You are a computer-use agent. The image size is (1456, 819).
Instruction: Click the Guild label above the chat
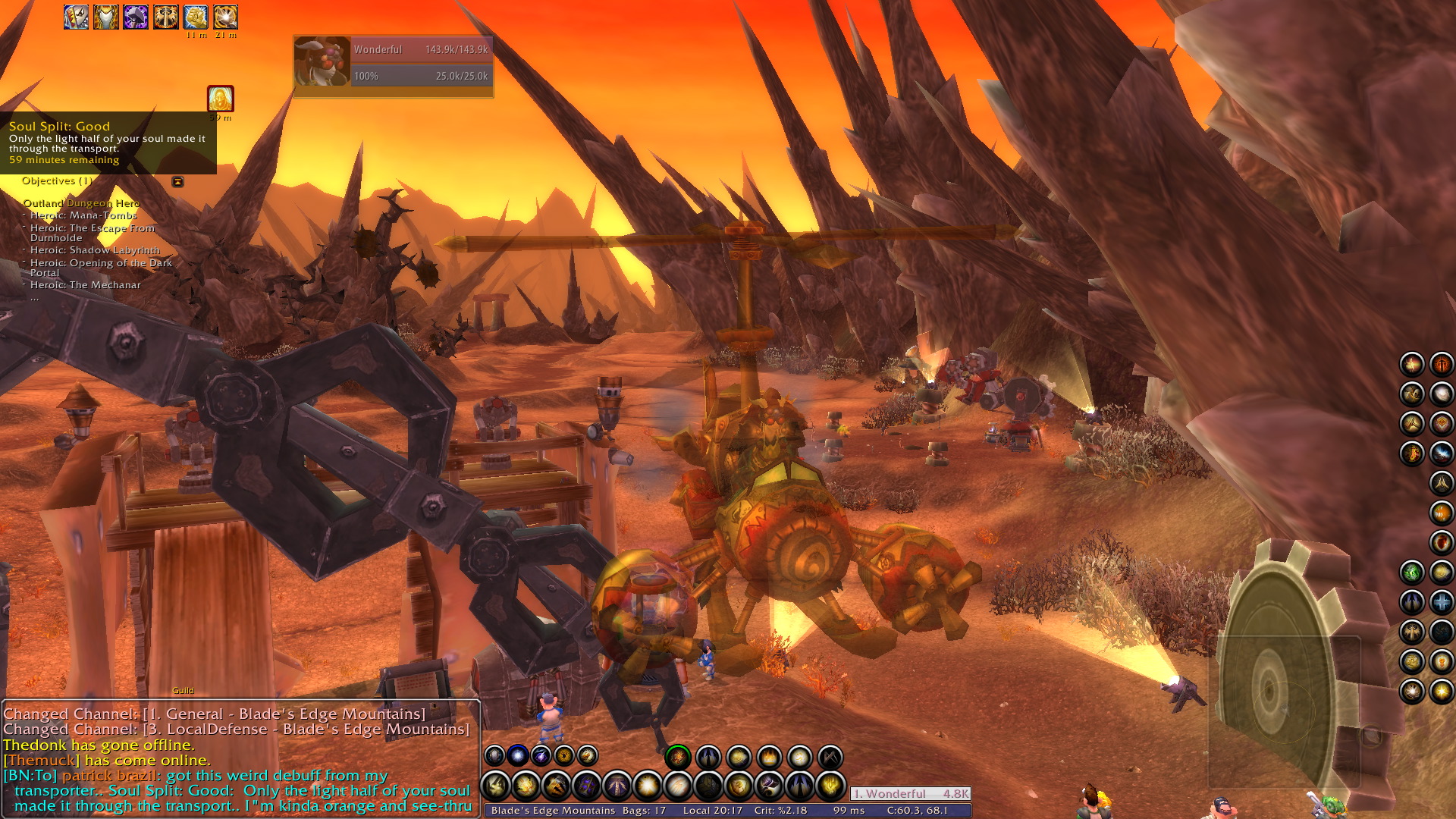click(183, 690)
